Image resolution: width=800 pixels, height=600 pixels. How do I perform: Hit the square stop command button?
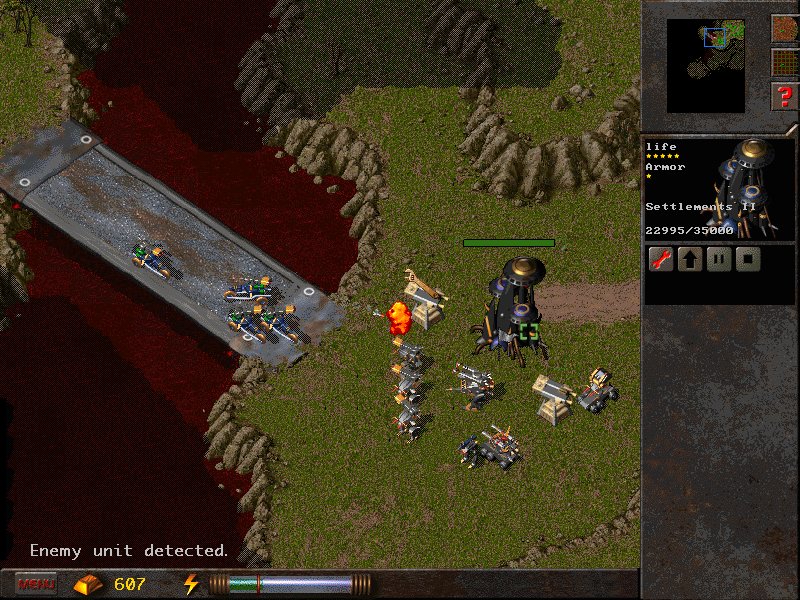746,261
